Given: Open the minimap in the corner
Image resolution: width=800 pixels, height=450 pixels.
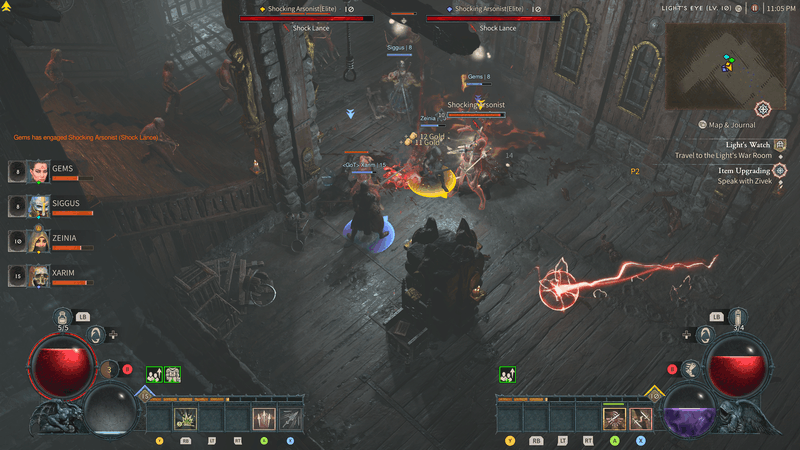Looking at the screenshot, I should click(x=720, y=66).
